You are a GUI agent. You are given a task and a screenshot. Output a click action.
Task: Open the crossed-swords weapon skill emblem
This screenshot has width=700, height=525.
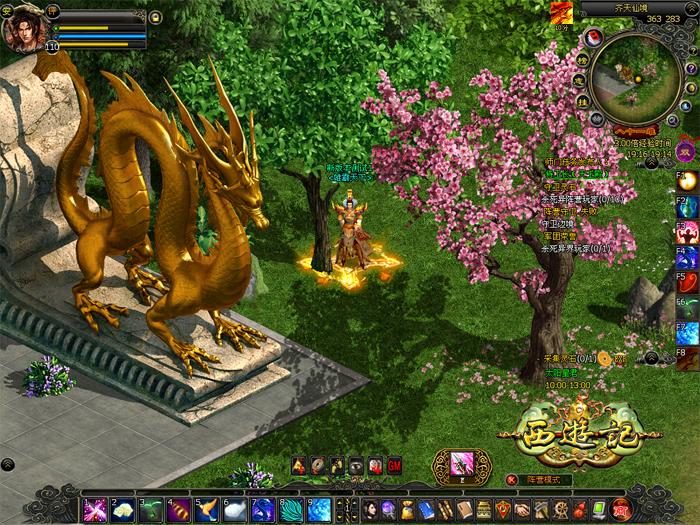(x=461, y=466)
